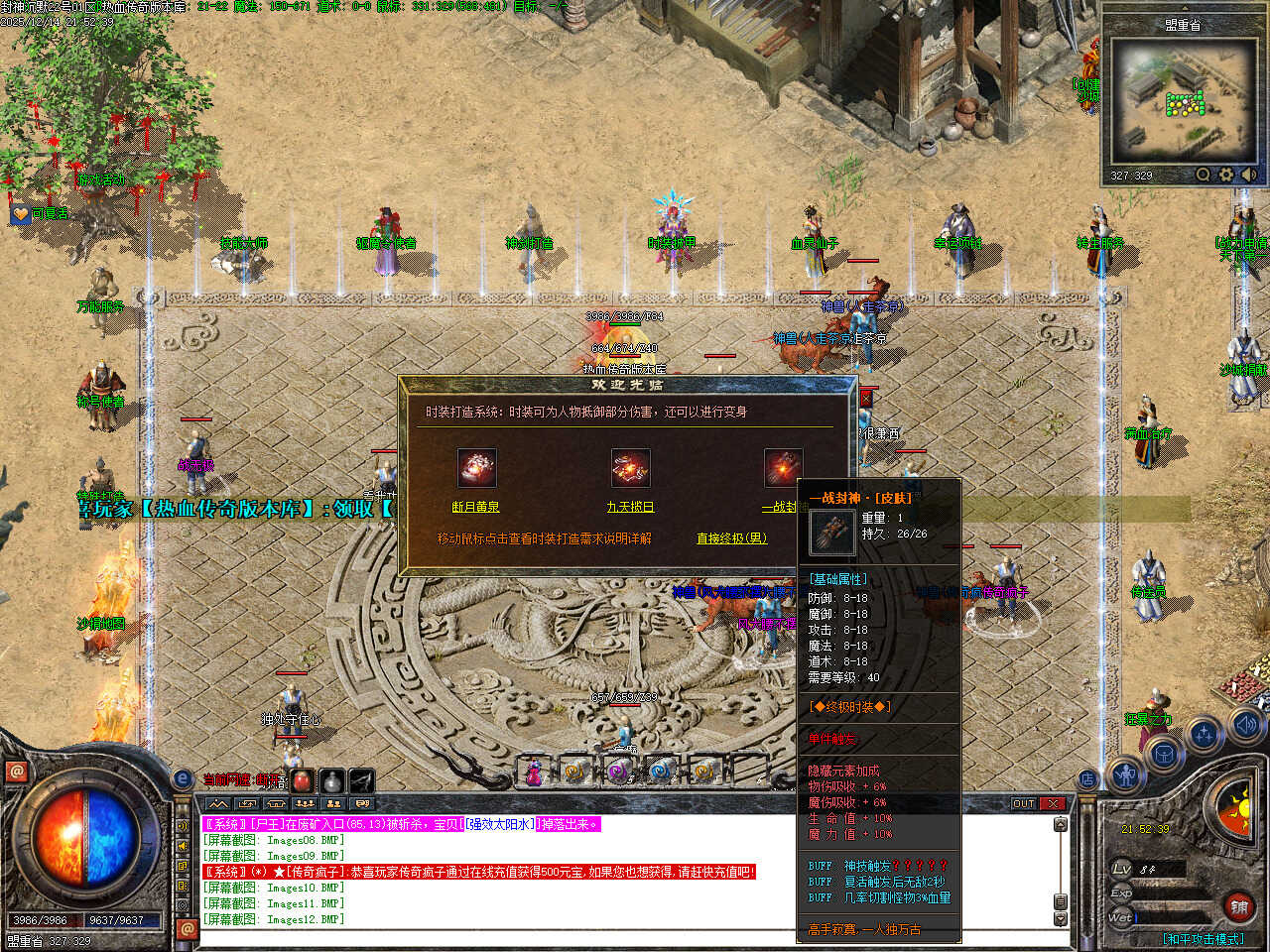Close the 欢迎光临 dialog window
The height and width of the screenshot is (952, 1270).
(865, 398)
